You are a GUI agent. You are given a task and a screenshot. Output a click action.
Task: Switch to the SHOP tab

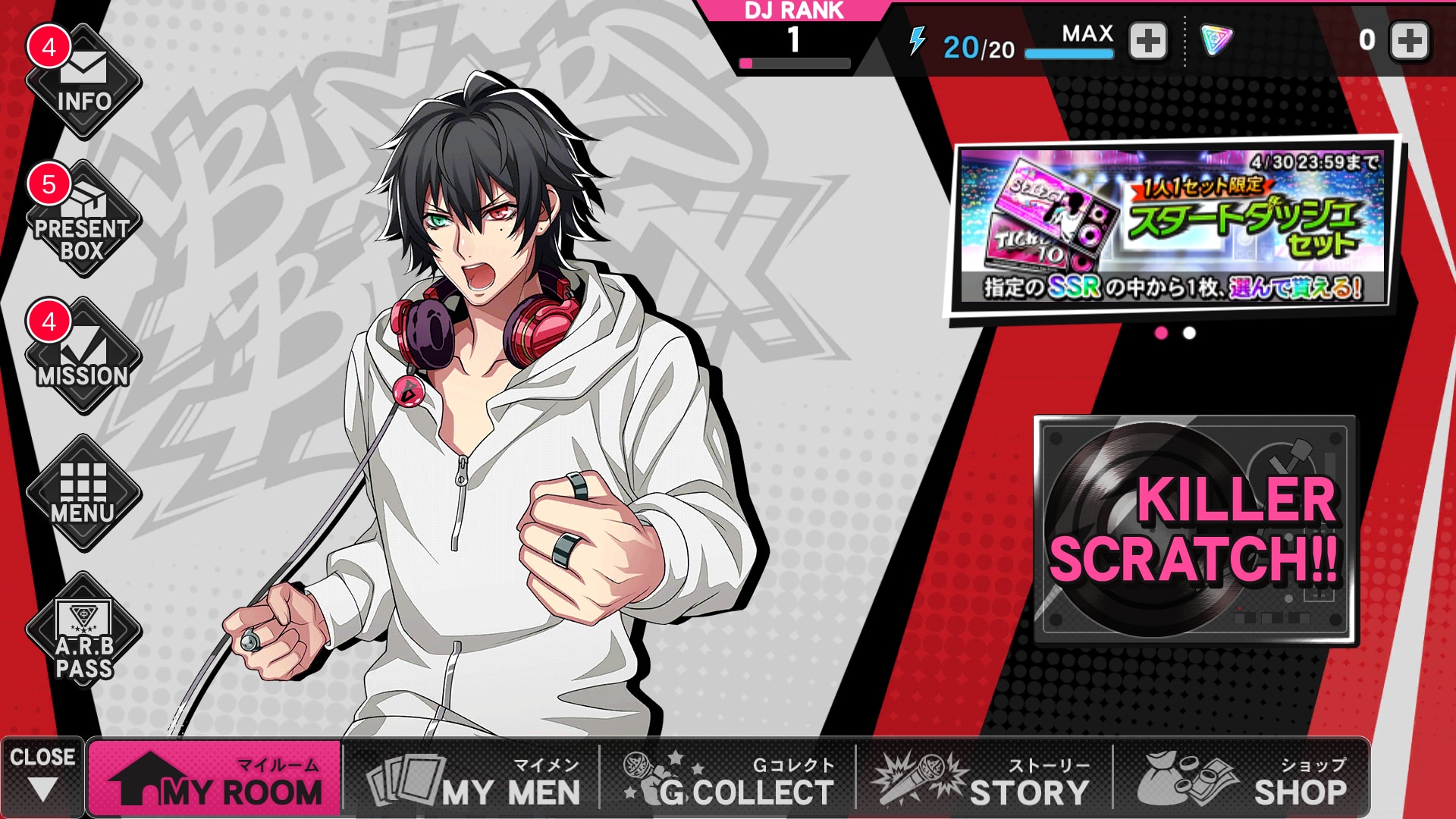point(1241,778)
